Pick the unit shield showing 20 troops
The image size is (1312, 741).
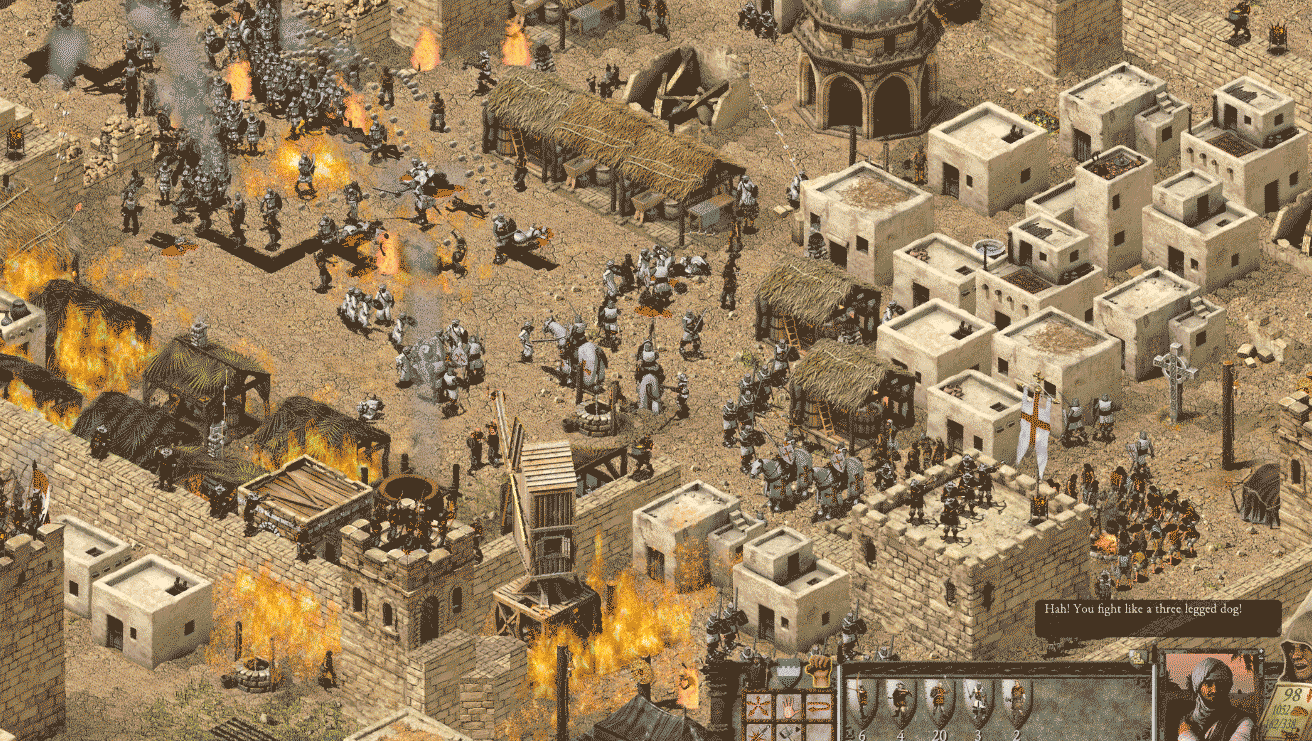pyautogui.click(x=940, y=702)
